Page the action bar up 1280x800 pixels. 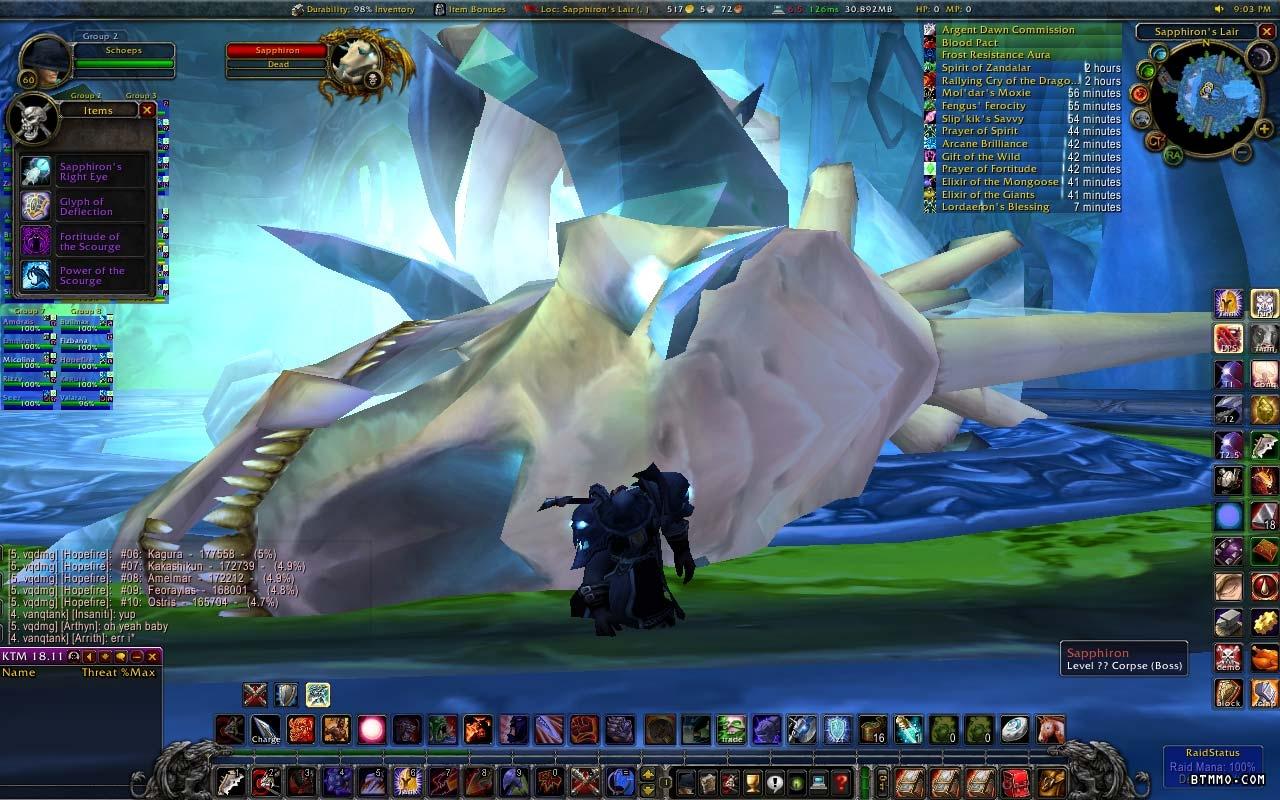point(649,774)
